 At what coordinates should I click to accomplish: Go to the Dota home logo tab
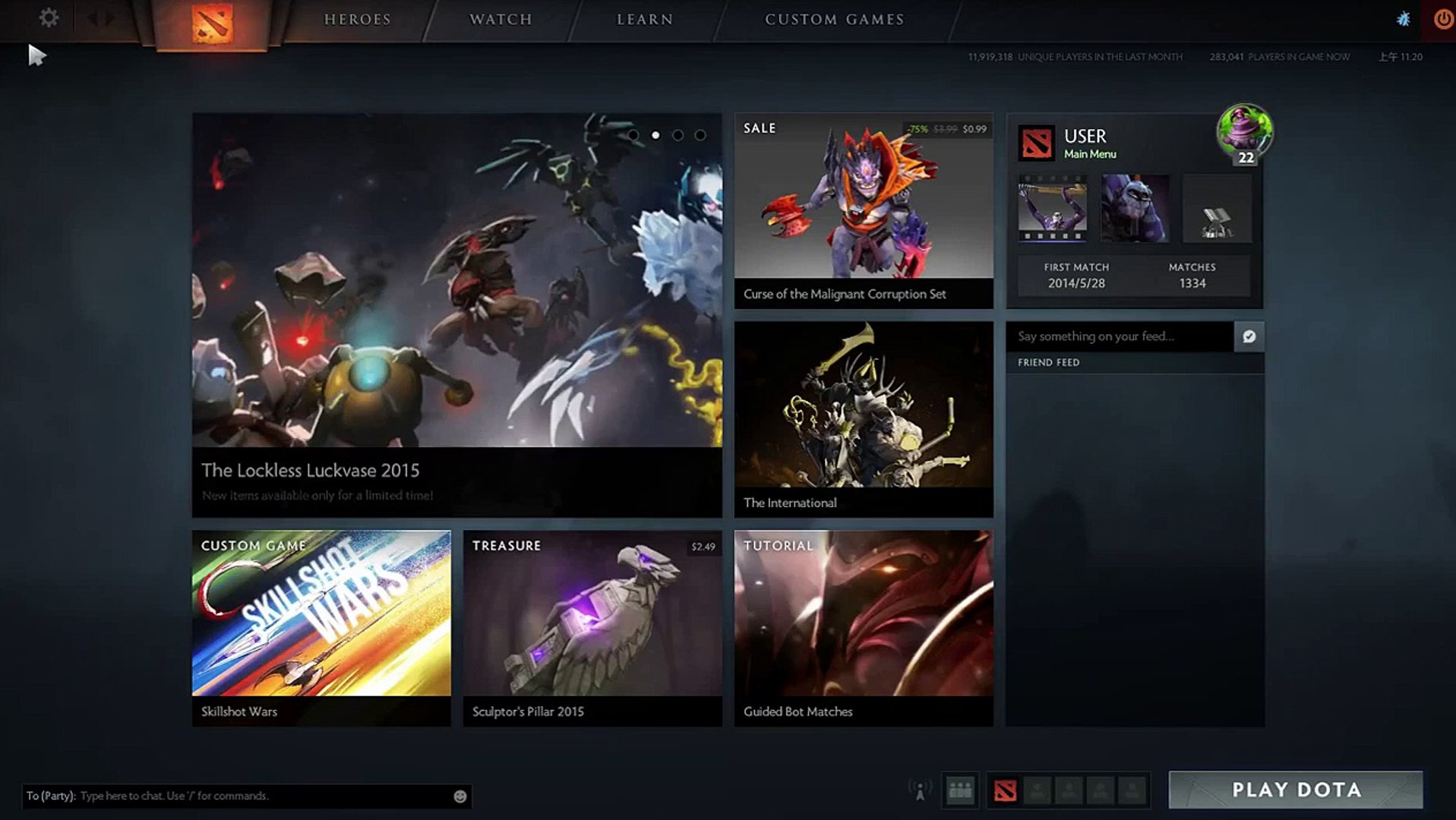[212, 23]
